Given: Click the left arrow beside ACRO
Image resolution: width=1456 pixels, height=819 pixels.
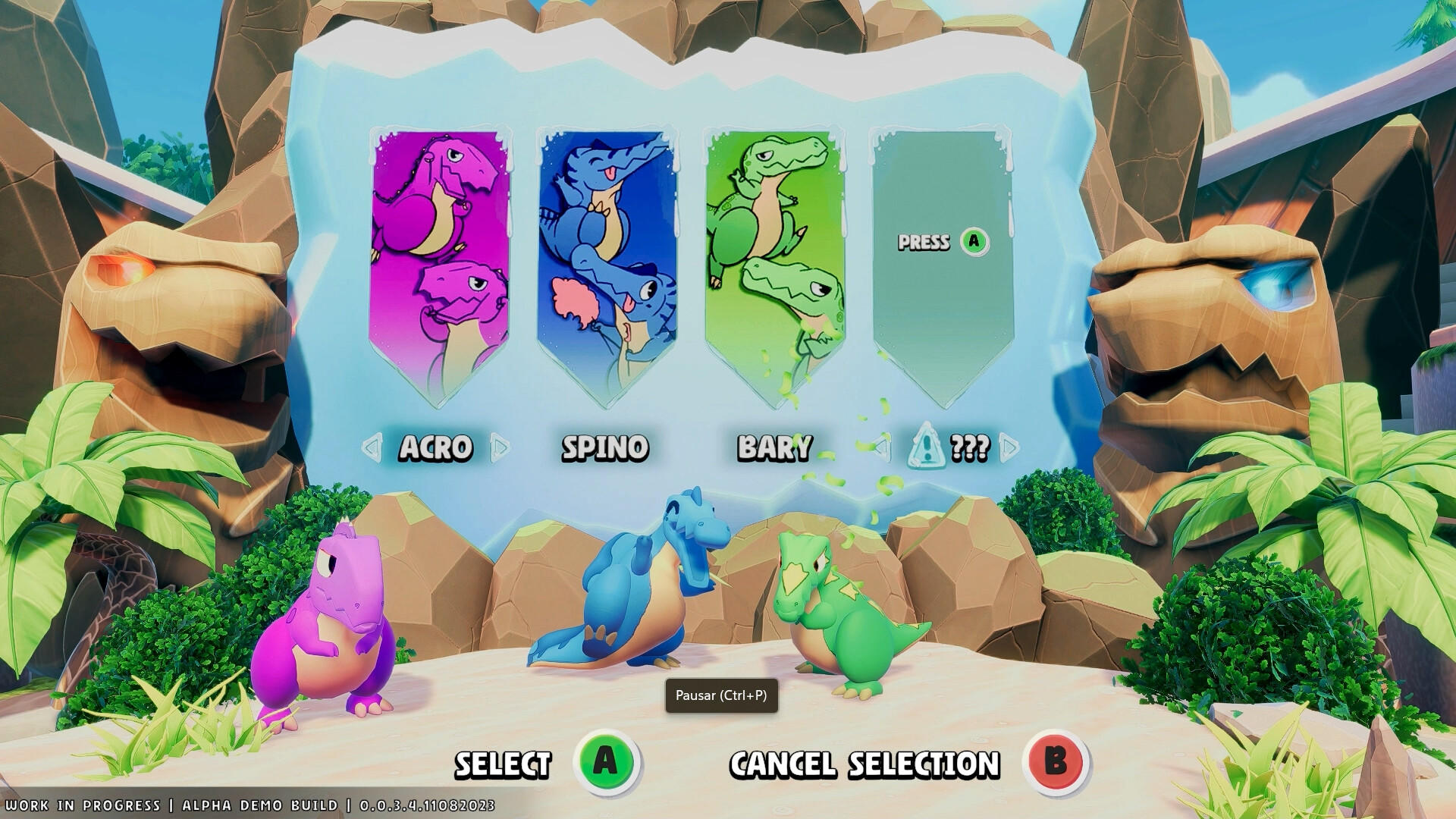Looking at the screenshot, I should [x=373, y=448].
